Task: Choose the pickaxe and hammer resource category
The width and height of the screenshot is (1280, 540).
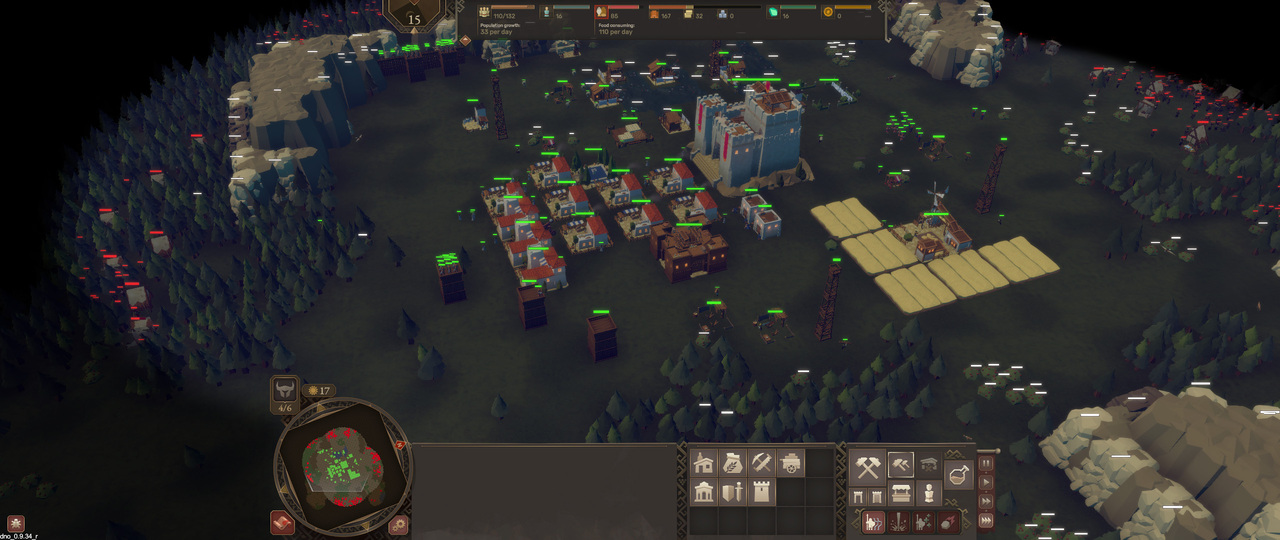Action: coord(761,463)
